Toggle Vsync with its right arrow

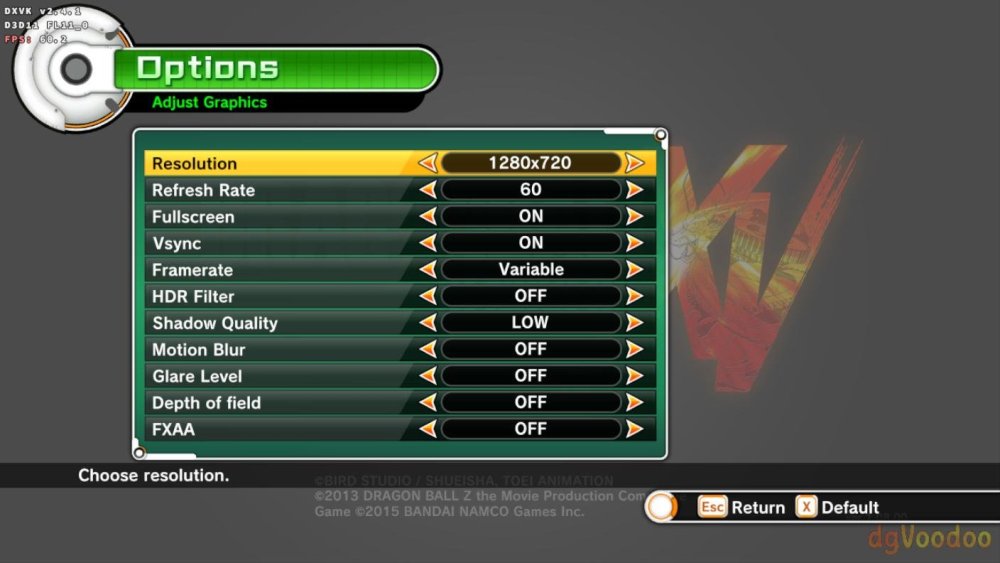[x=634, y=243]
